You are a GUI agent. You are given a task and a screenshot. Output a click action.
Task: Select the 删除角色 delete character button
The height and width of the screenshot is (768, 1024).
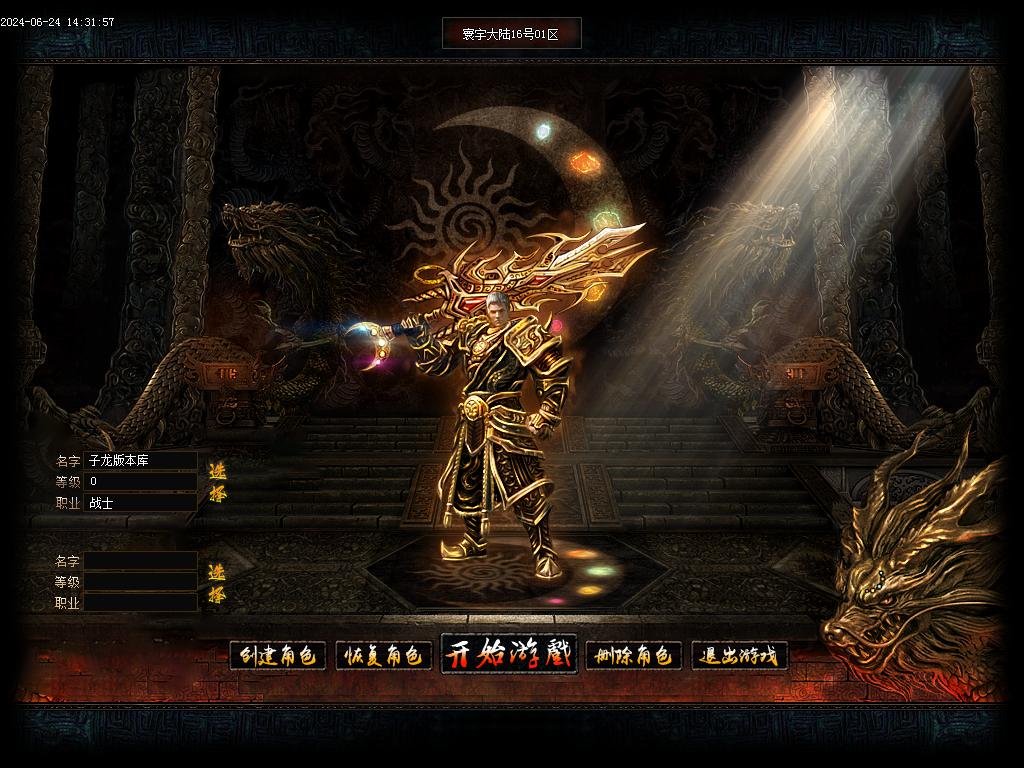coord(633,656)
